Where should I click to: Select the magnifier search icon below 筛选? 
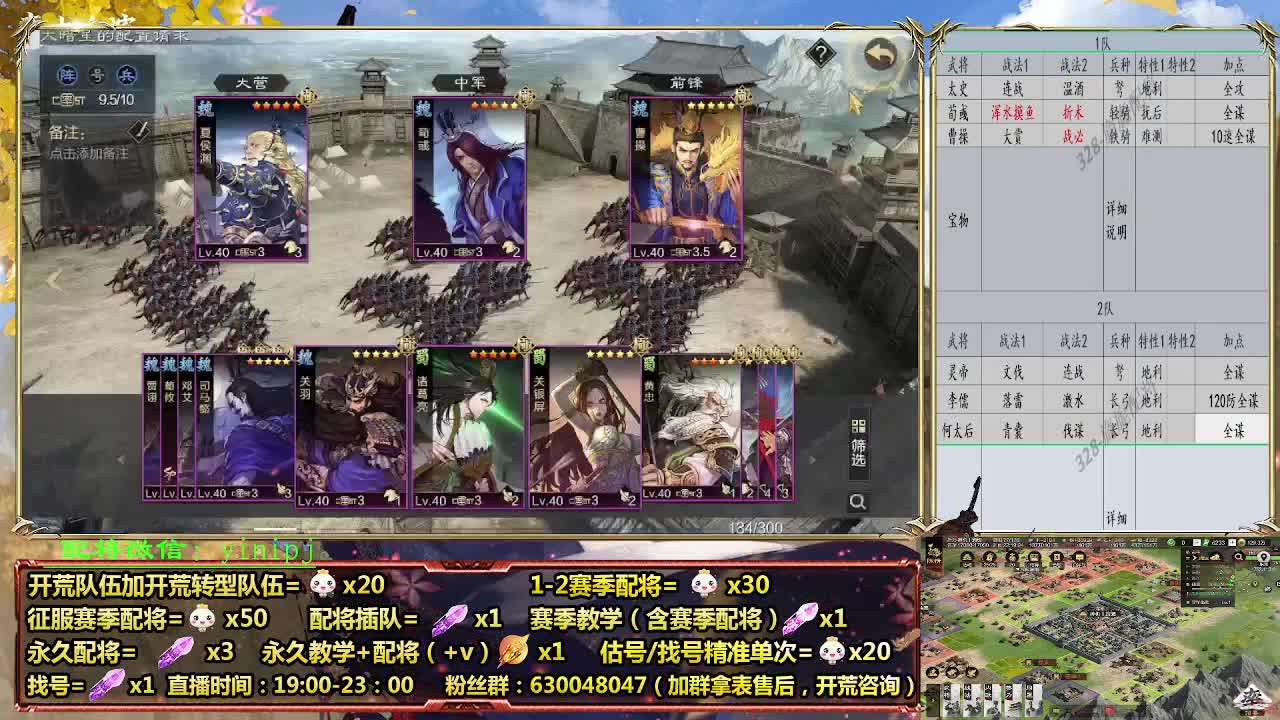(858, 499)
